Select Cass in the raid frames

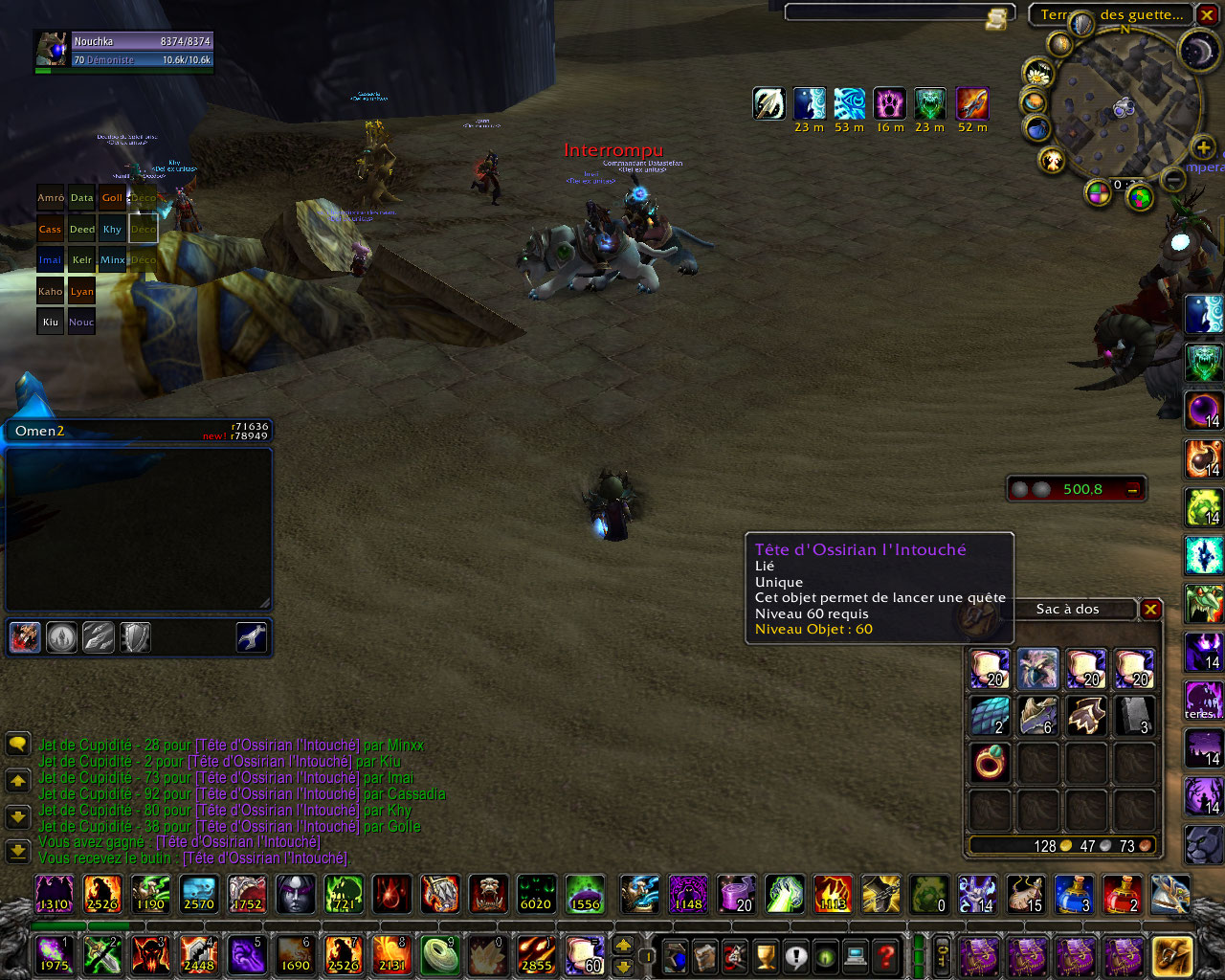[51, 230]
